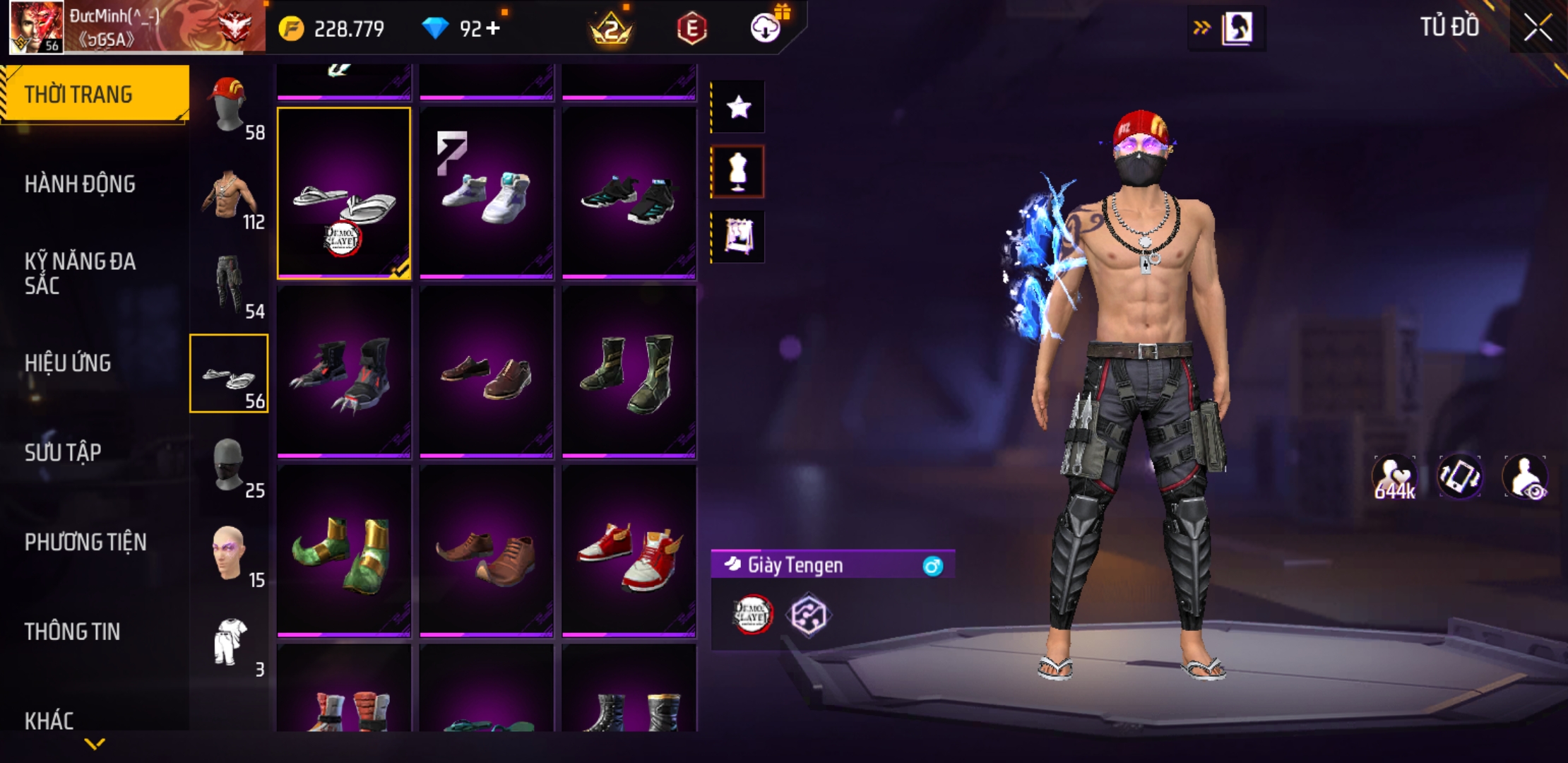The image size is (1568, 763).
Task: Choose the red cap headwear category
Action: pos(229,105)
